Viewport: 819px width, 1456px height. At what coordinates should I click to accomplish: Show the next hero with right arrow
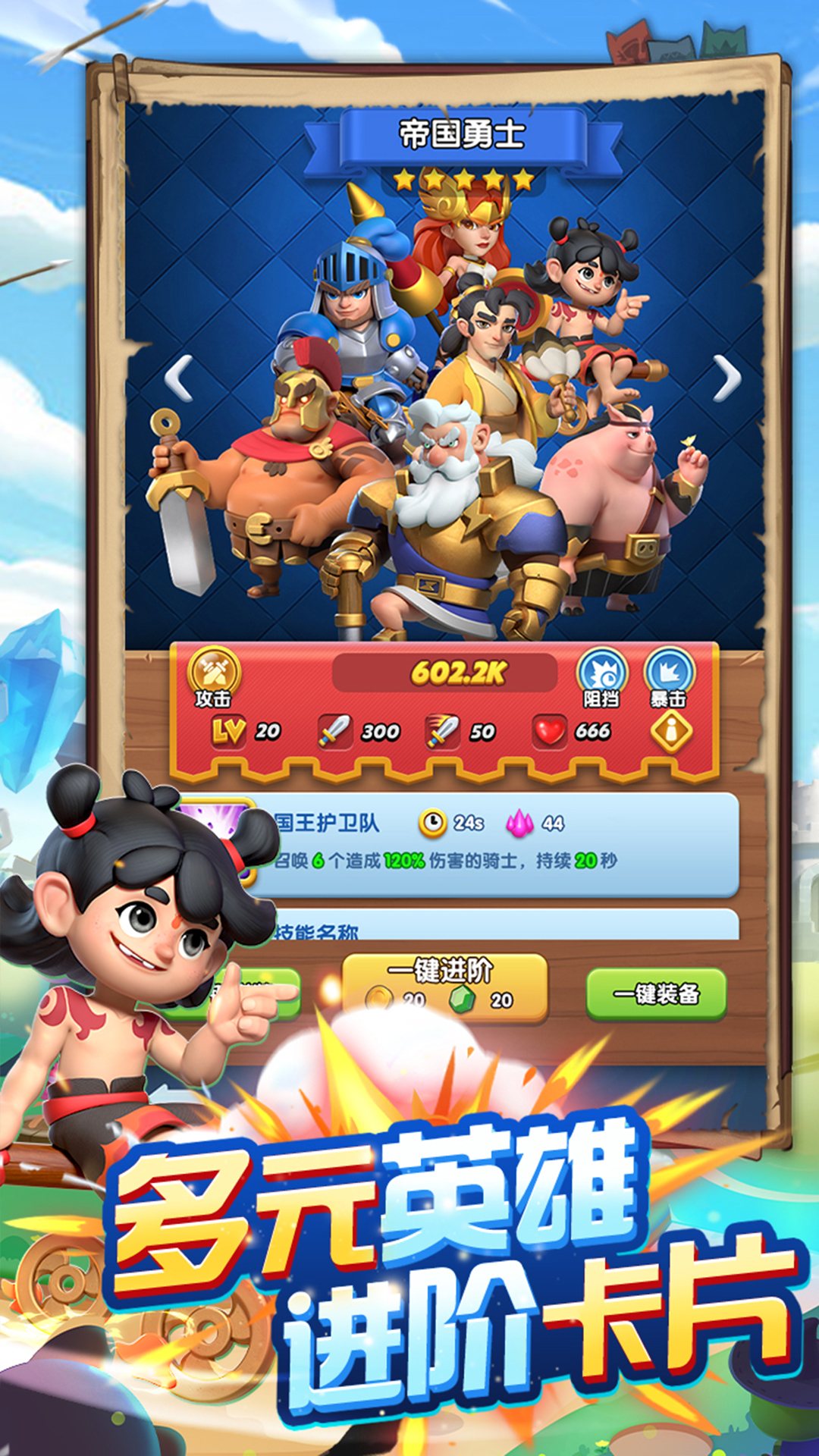(x=726, y=378)
